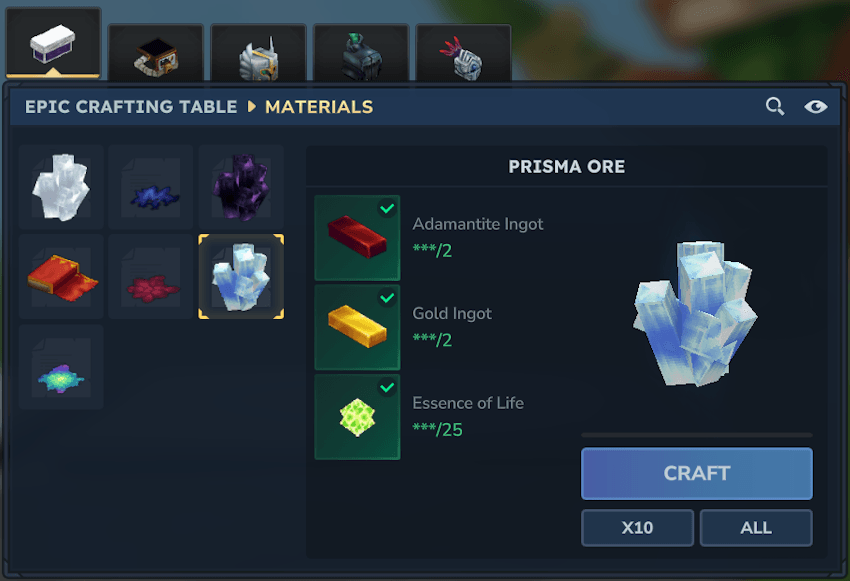
Task: Pick the rainbow prismatic splat recipe
Action: click(61, 367)
